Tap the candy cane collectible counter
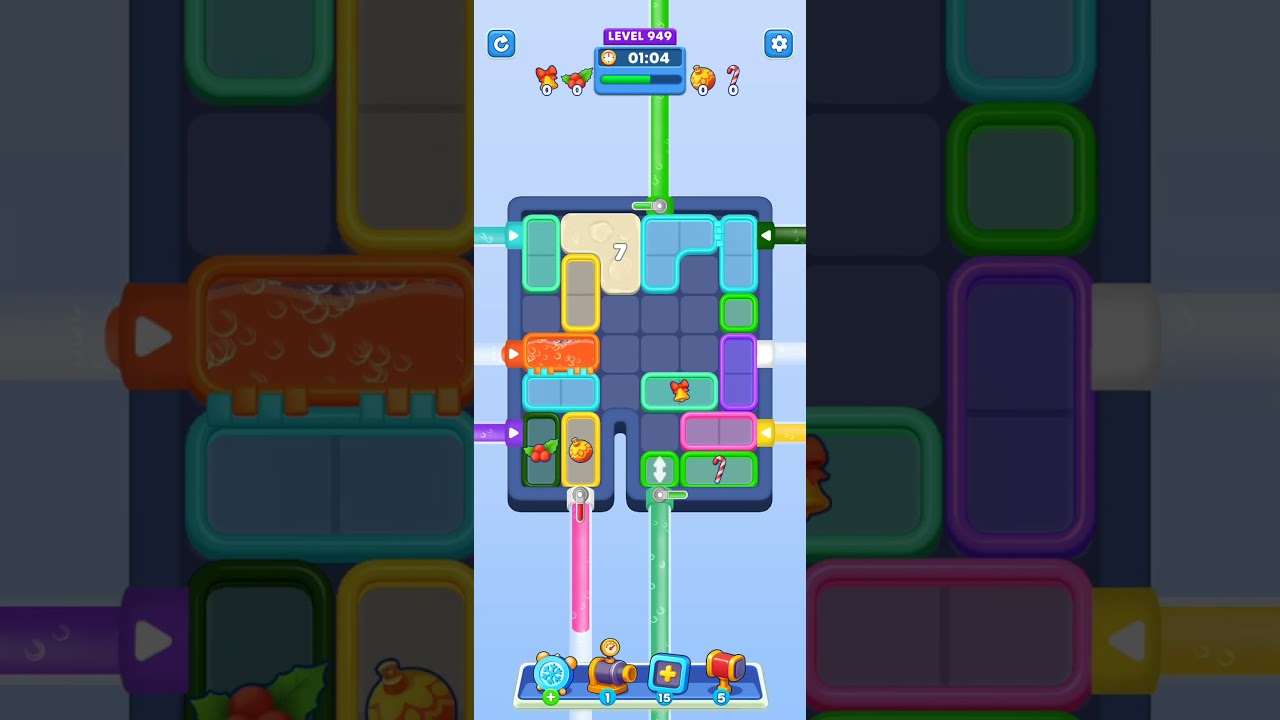The image size is (1280, 720). point(731,78)
